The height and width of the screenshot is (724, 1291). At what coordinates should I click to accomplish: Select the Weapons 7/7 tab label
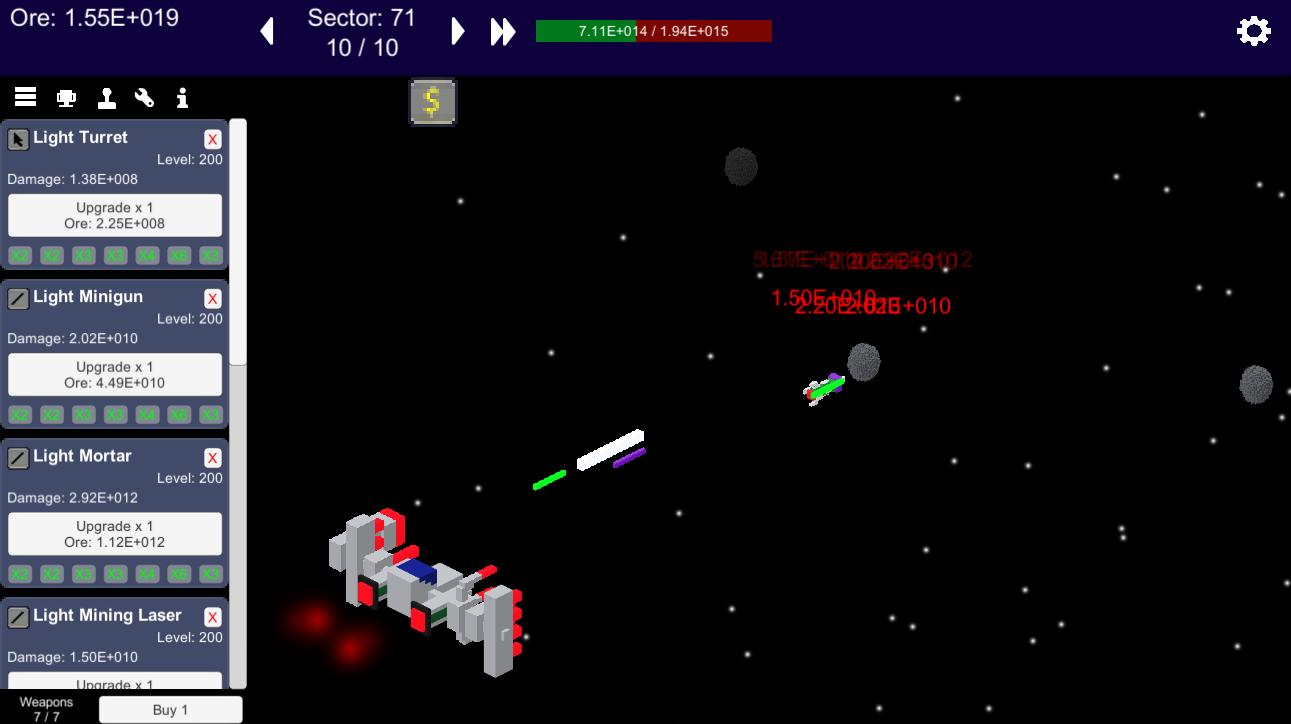pyautogui.click(x=46, y=709)
